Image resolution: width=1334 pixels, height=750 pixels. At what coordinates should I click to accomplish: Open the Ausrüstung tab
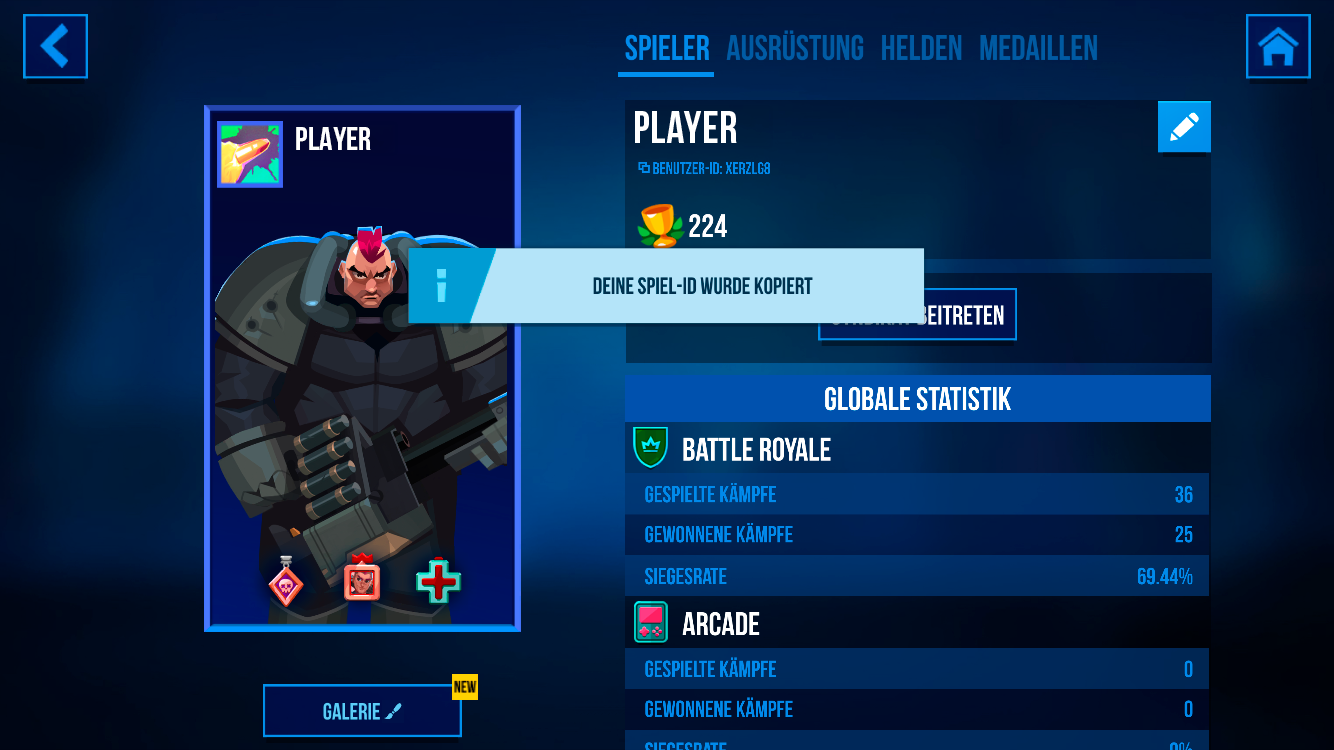tap(794, 48)
